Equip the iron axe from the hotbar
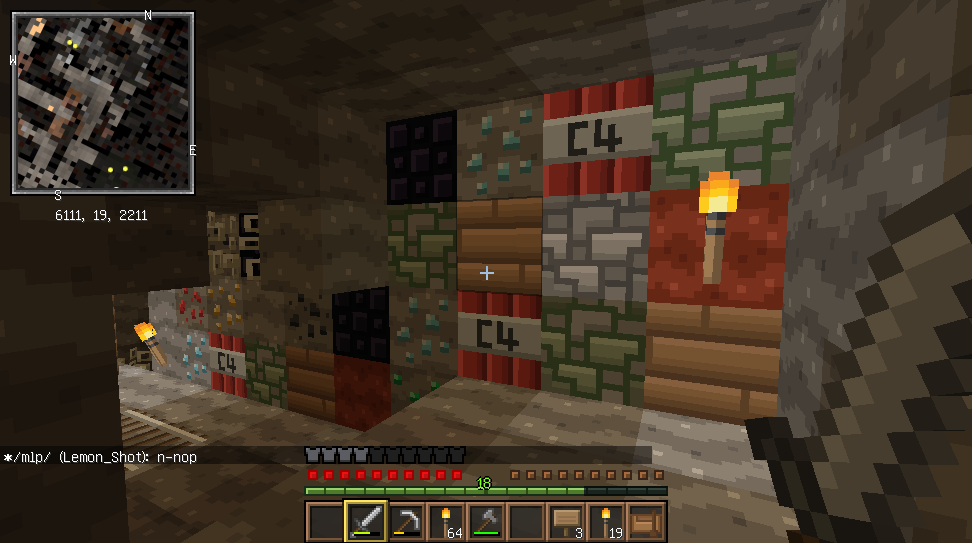This screenshot has width=972, height=543. coord(486,521)
